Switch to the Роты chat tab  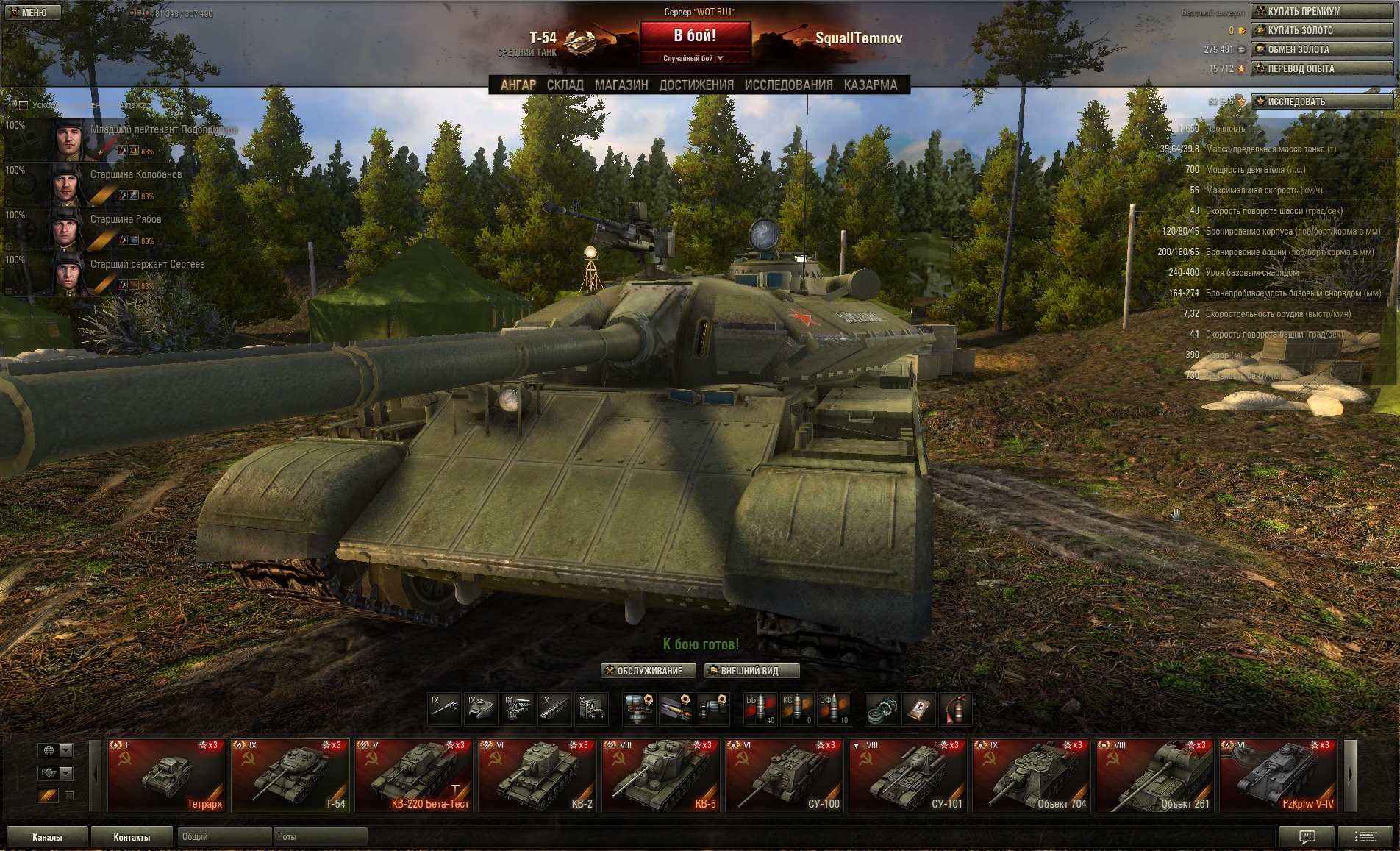(320, 837)
